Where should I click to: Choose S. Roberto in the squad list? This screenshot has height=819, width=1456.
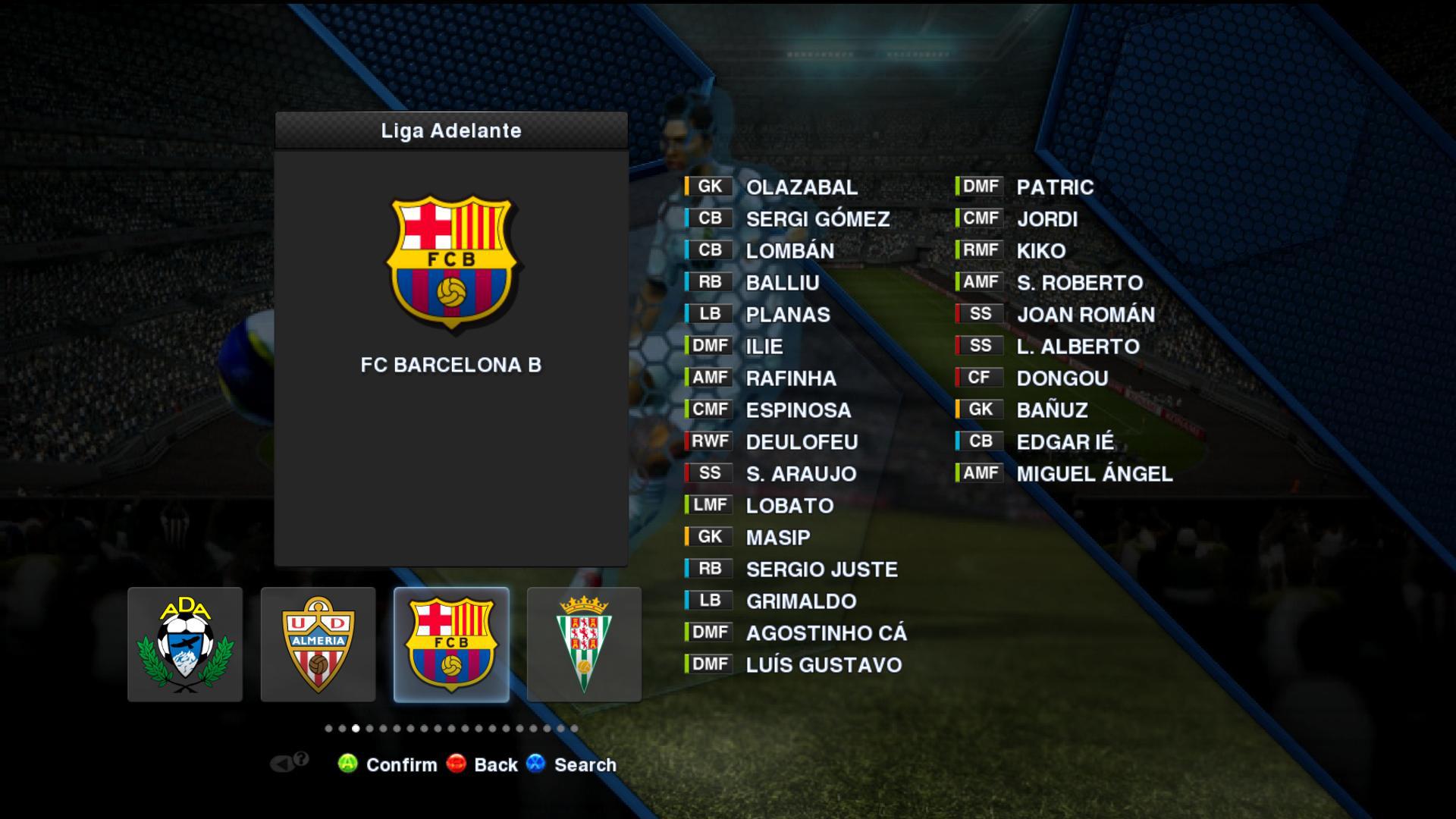[1079, 283]
